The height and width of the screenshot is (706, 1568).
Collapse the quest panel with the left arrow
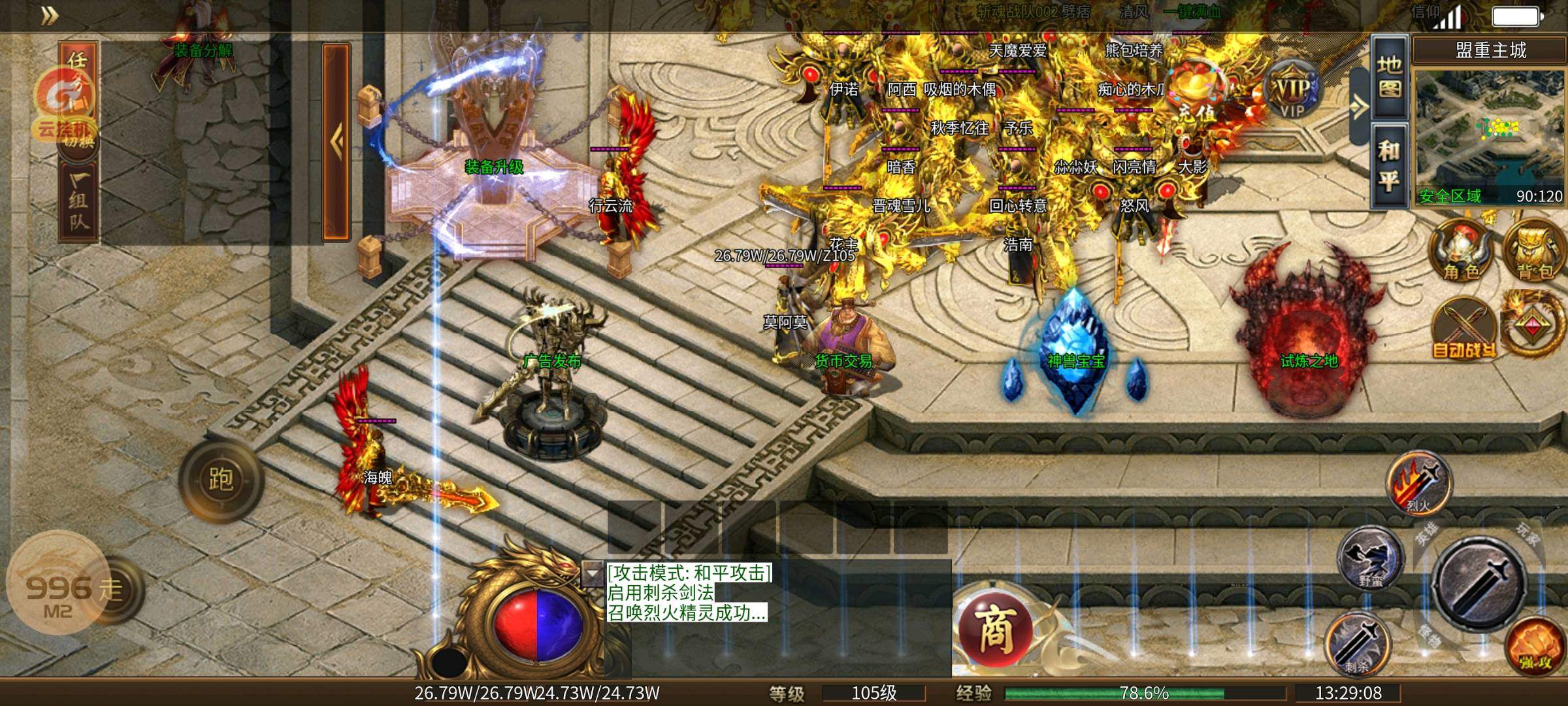[x=336, y=141]
